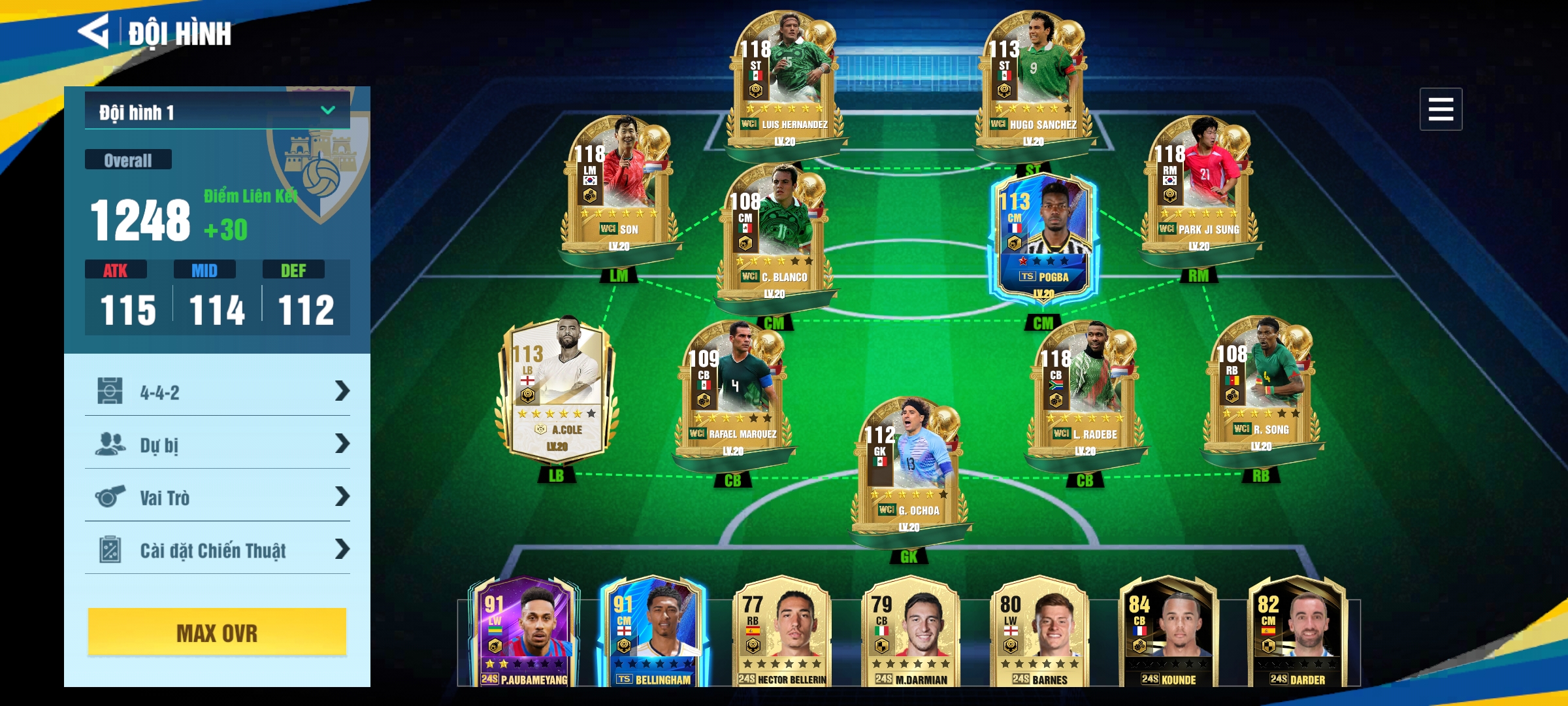Tap the MAX OVR button
Screen dimensions: 1568x706
[217, 632]
